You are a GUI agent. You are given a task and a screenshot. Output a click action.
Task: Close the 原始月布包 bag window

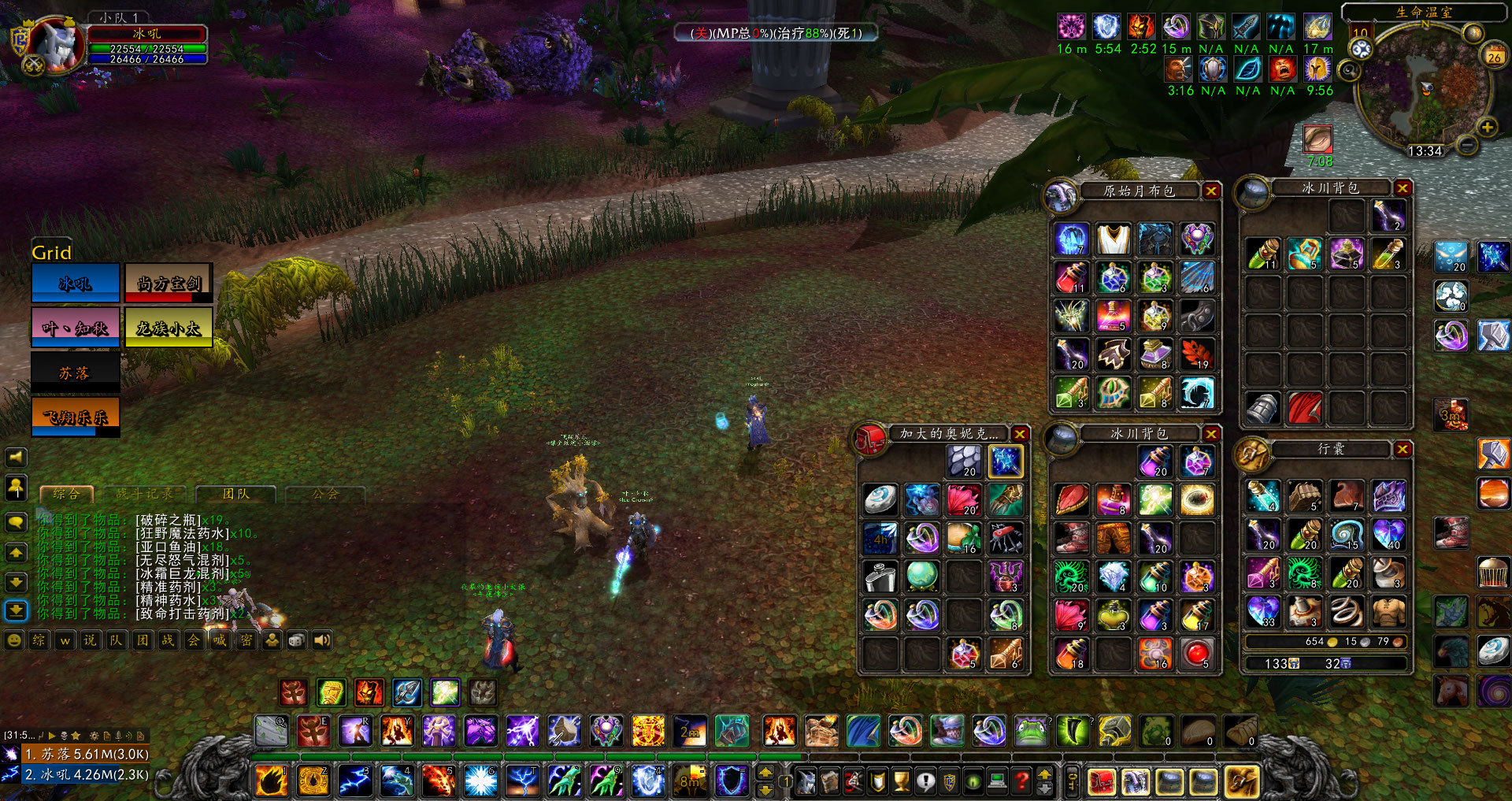click(1211, 191)
